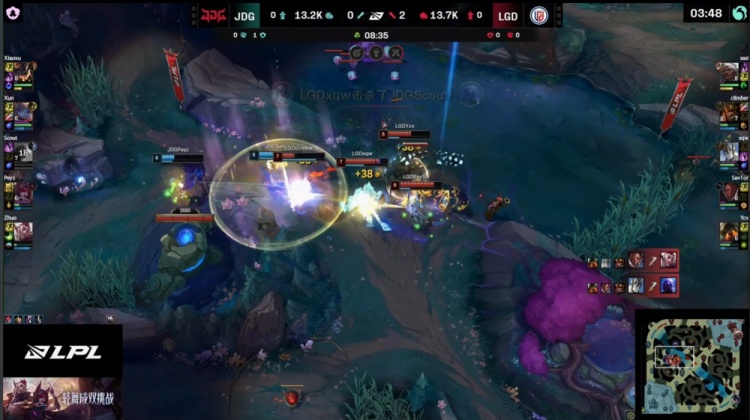Select Xiaoxu's champion portrait
Viewport: 750px width, 420px height.
(24, 73)
